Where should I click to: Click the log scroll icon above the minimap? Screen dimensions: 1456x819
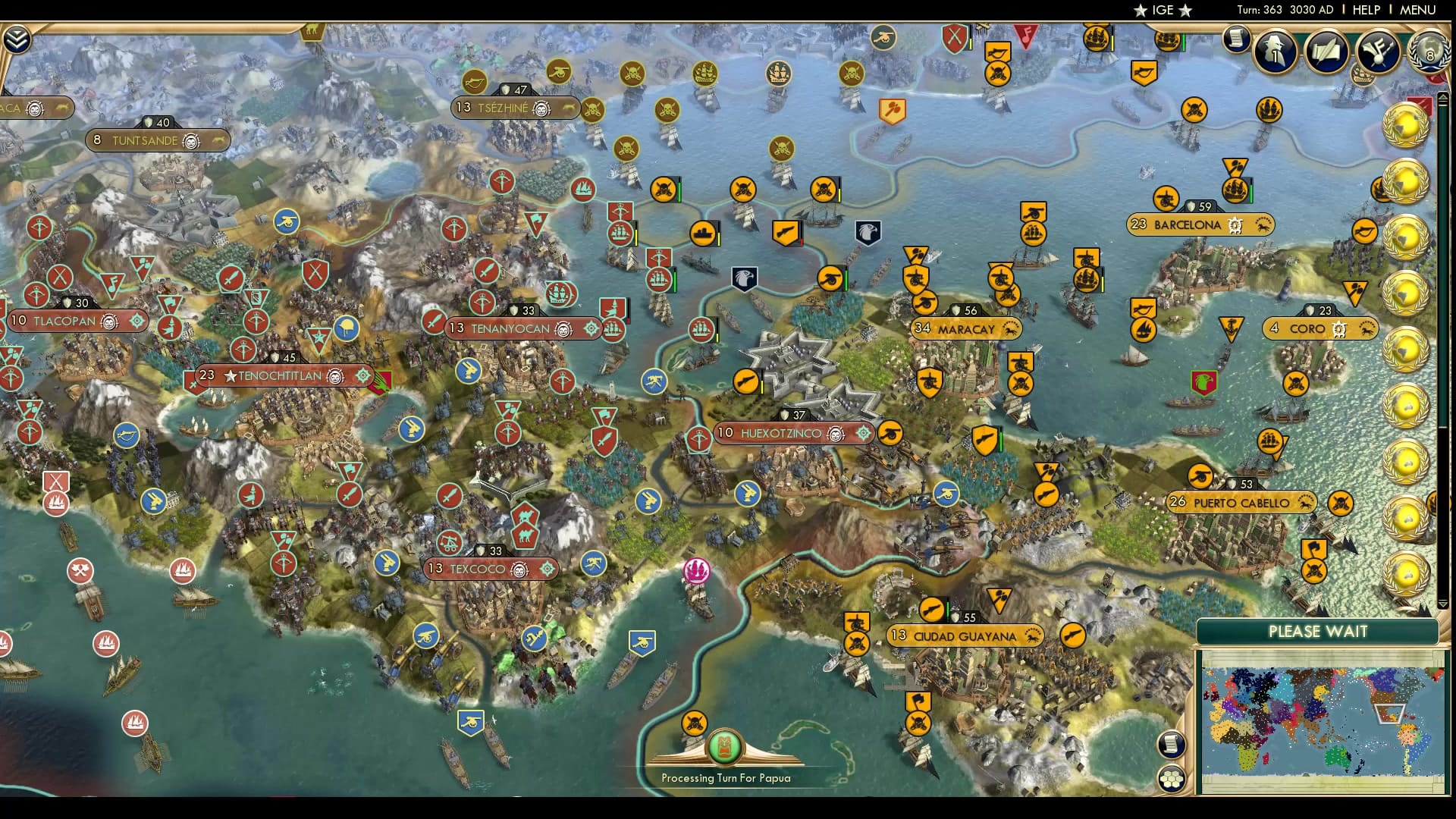pyautogui.click(x=1172, y=745)
